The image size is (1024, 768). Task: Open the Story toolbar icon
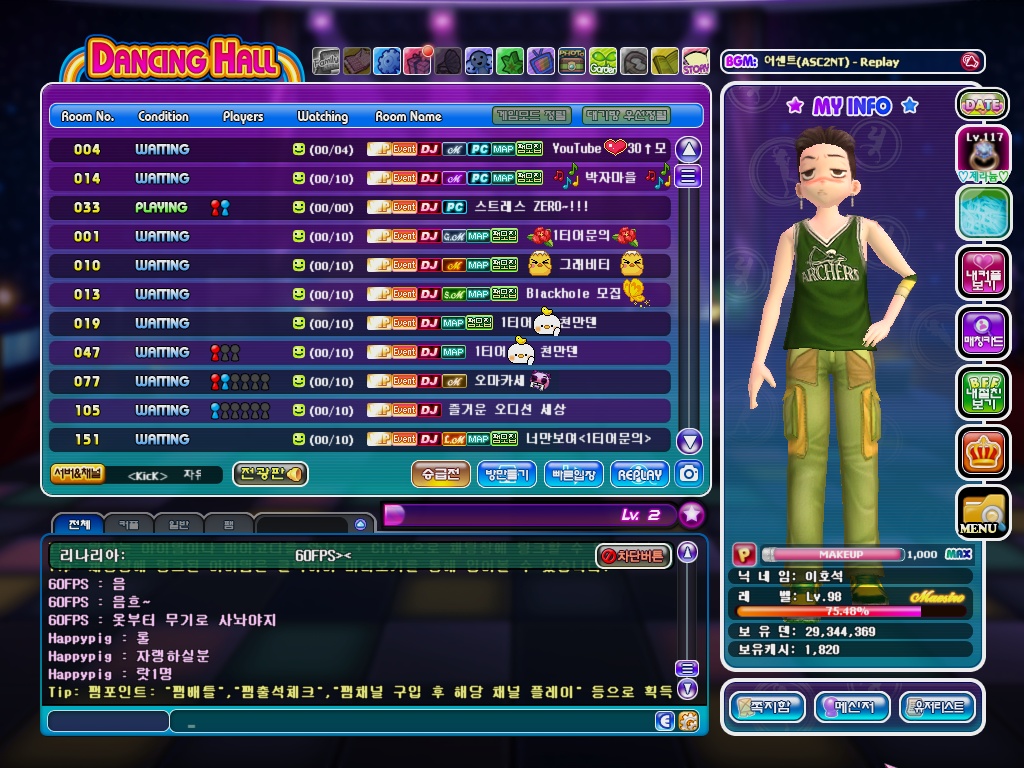point(696,61)
